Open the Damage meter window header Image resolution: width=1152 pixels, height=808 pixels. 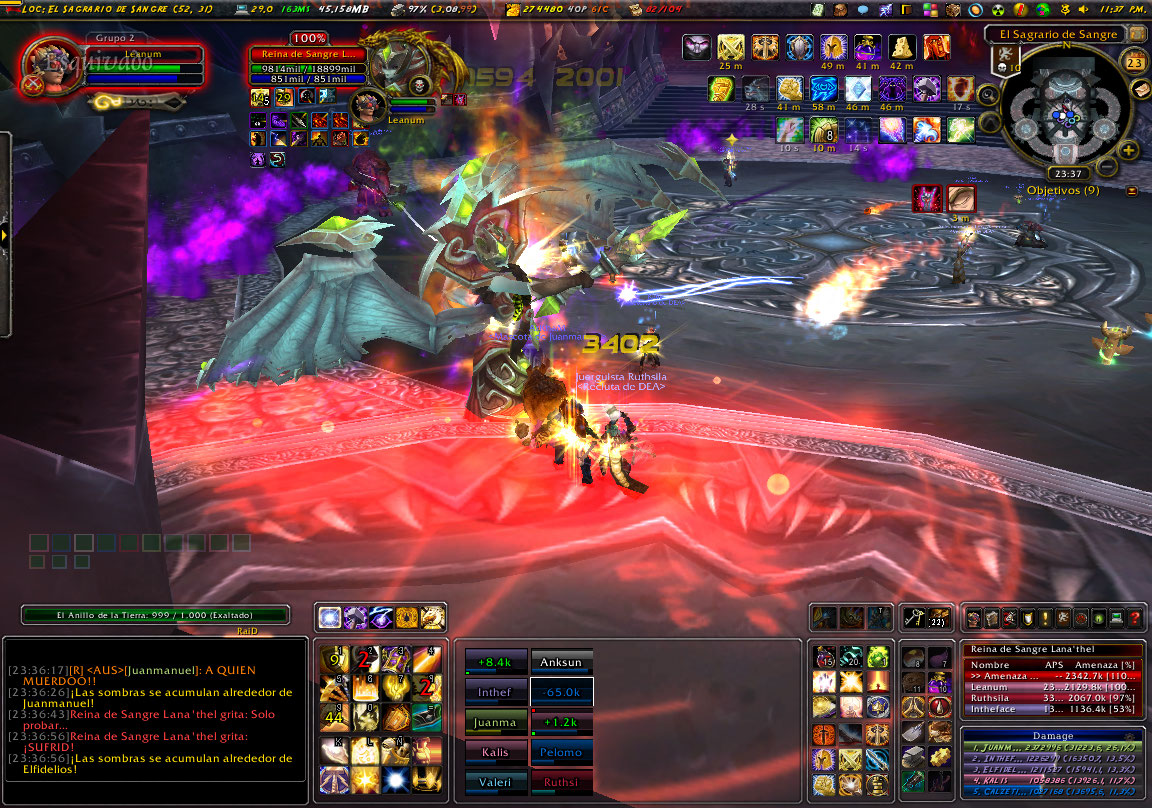1053,735
